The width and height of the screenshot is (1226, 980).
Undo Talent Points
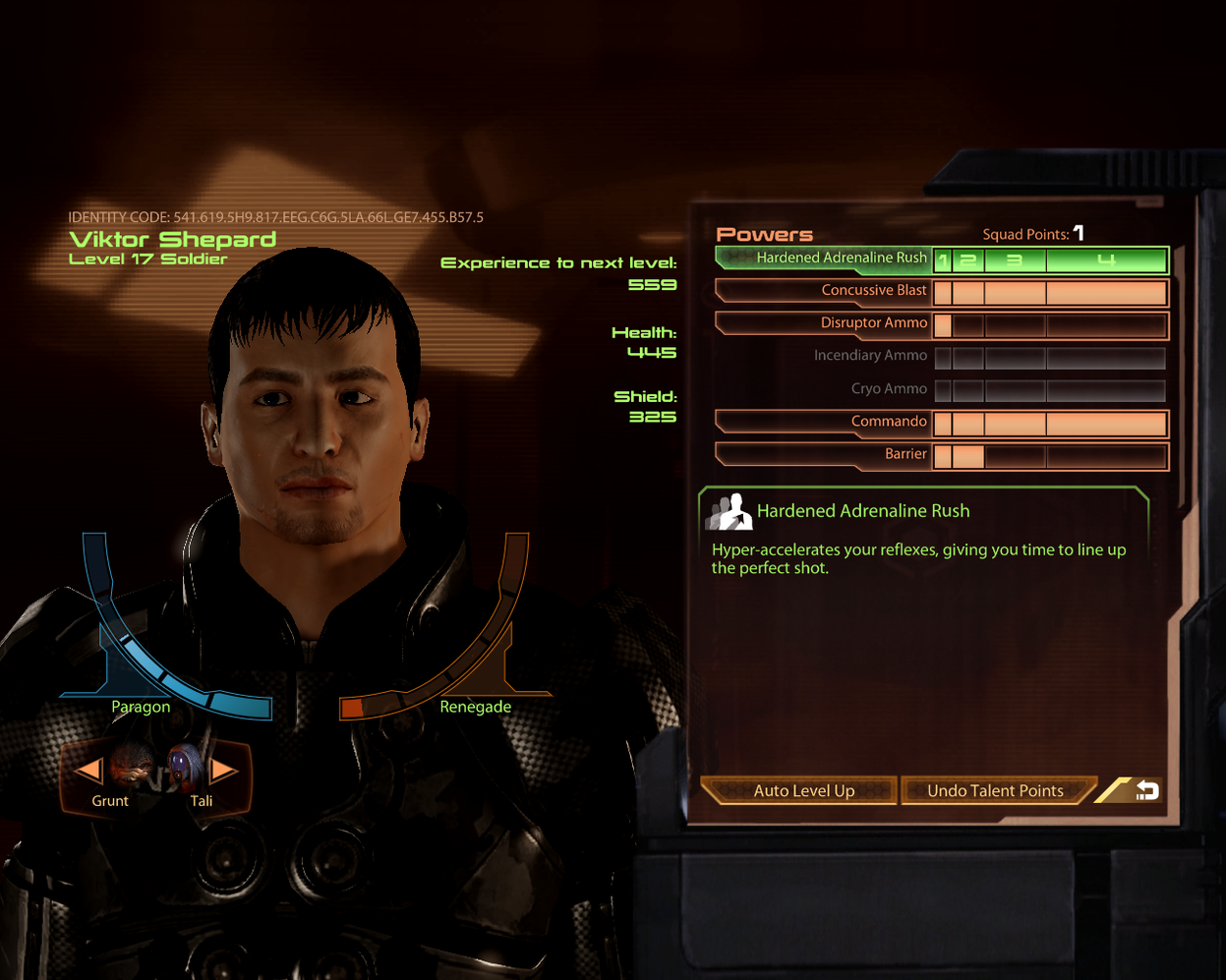(x=994, y=790)
